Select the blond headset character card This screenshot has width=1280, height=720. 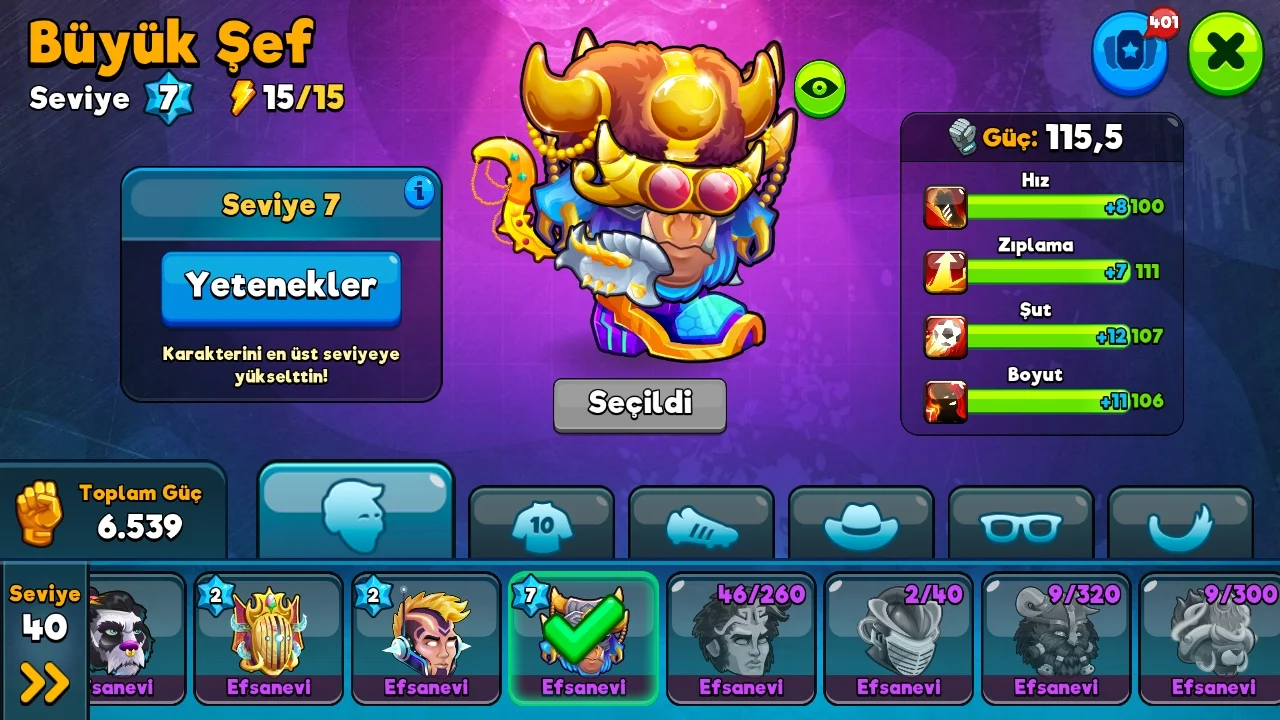pos(426,638)
